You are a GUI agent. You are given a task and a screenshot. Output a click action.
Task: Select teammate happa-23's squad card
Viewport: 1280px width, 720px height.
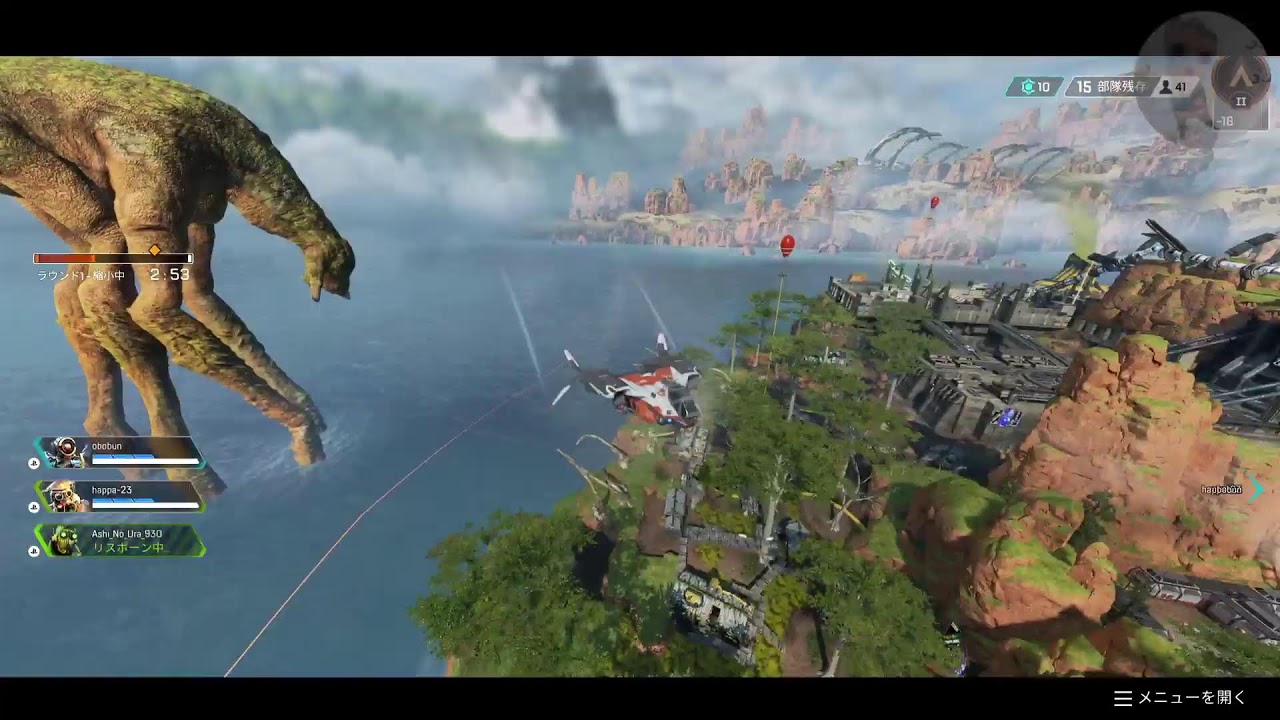pyautogui.click(x=120, y=496)
